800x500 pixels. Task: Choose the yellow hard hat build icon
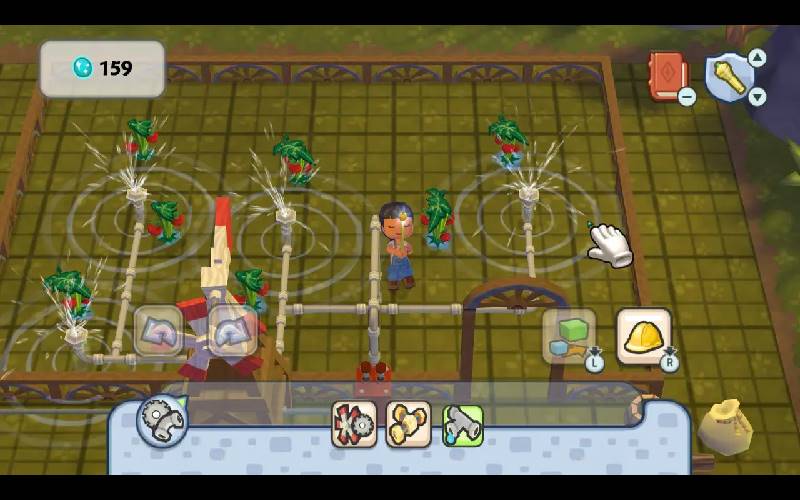[x=643, y=335]
